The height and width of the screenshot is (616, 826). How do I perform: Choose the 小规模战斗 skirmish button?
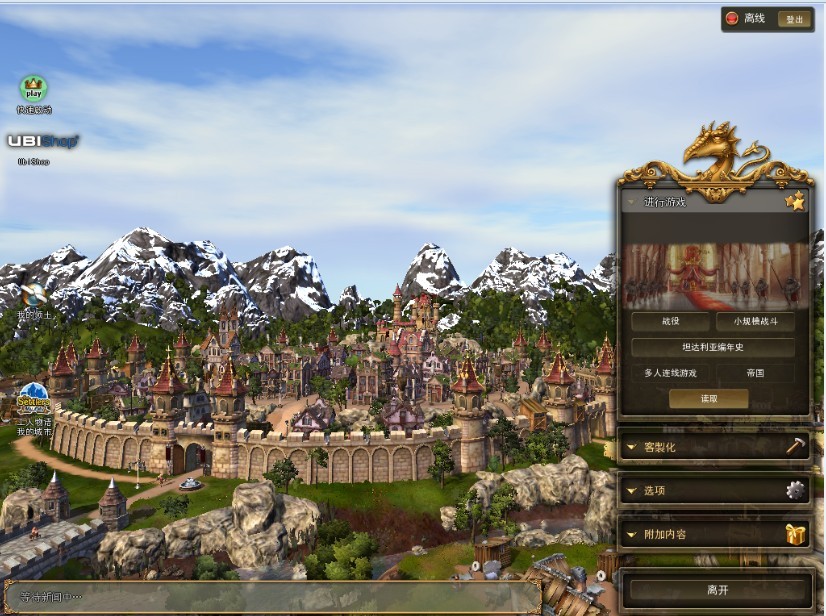pyautogui.click(x=755, y=322)
